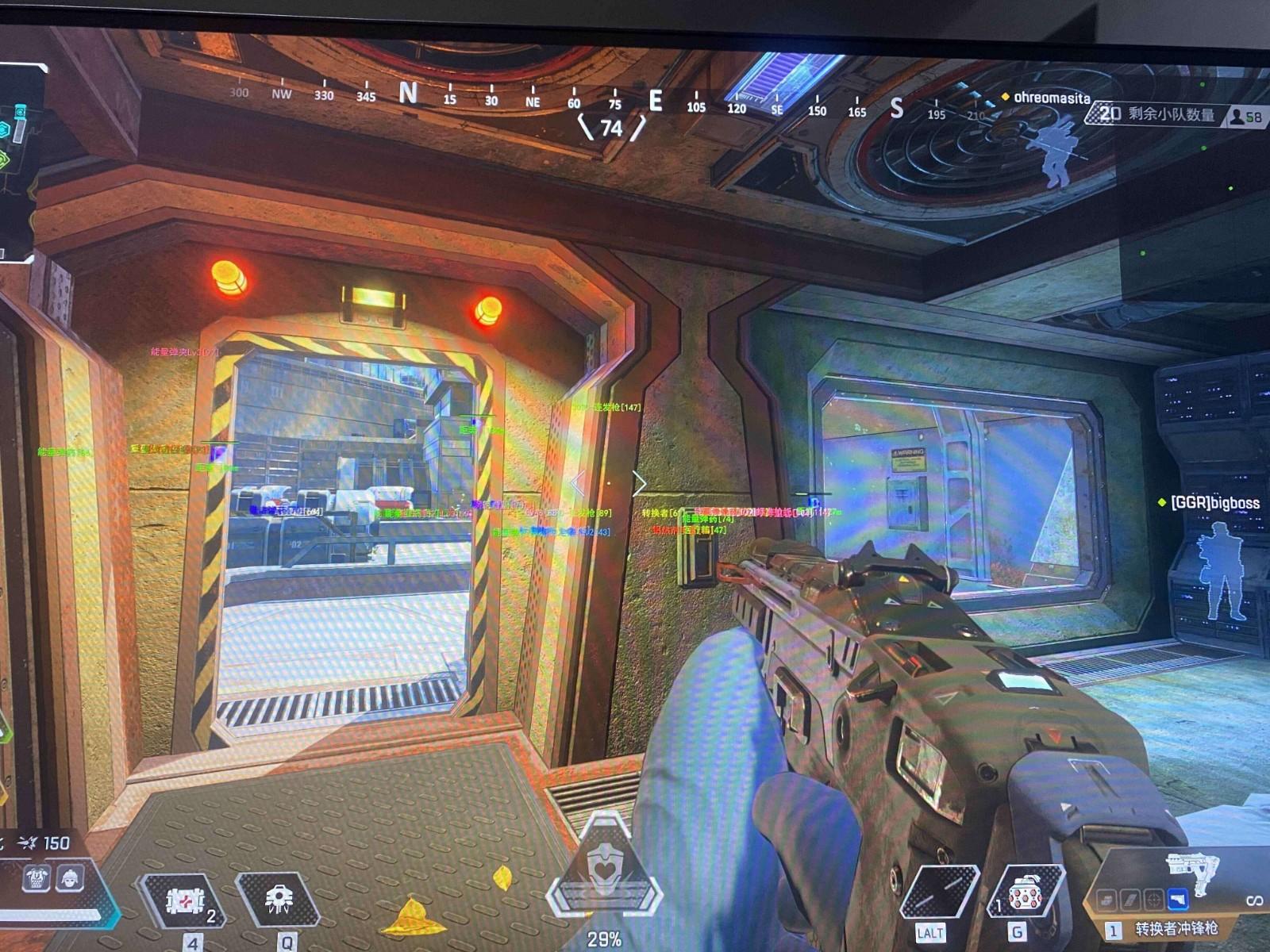Viewport: 1270px width, 952px height.
Task: Click the empty LALT item slot
Action: coord(940,892)
